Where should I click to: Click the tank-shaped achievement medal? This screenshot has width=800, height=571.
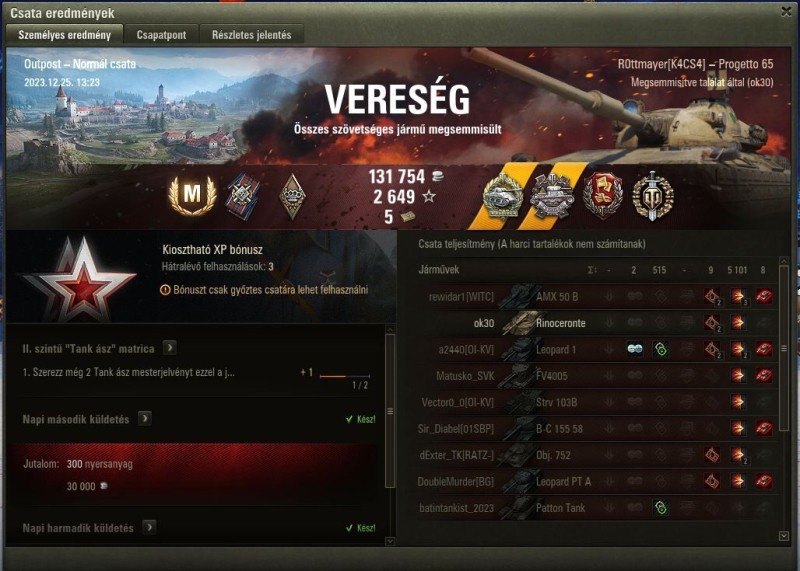point(502,196)
